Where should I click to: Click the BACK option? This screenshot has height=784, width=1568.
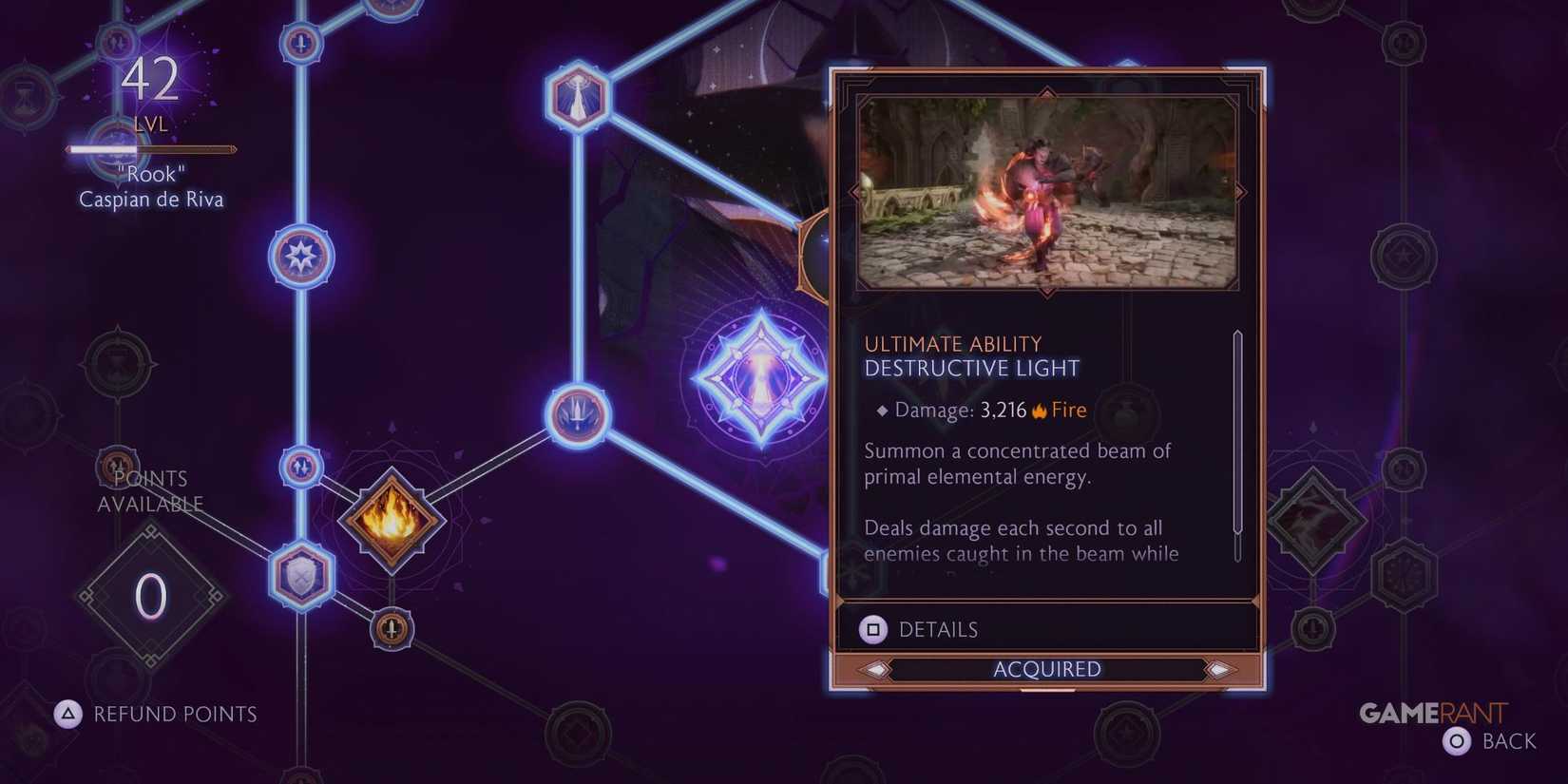click(1509, 740)
